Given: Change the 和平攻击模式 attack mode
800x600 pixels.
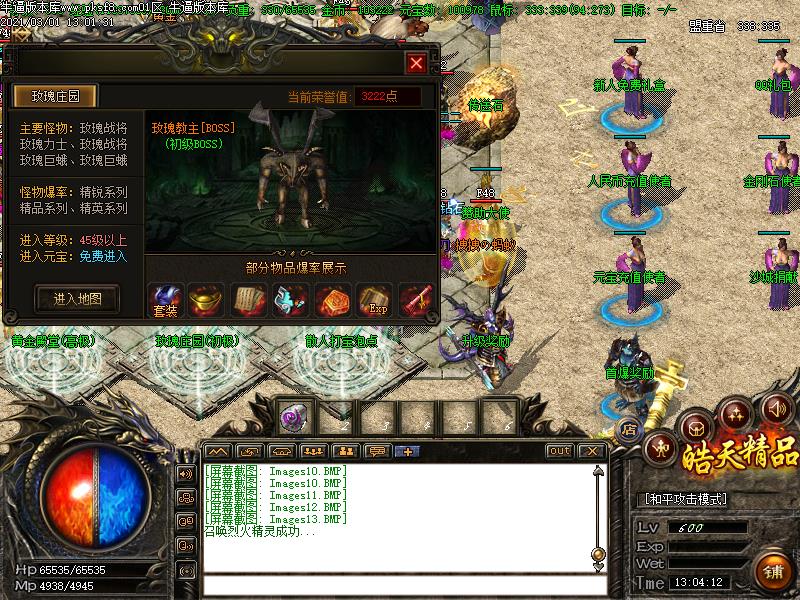Looking at the screenshot, I should 684,499.
